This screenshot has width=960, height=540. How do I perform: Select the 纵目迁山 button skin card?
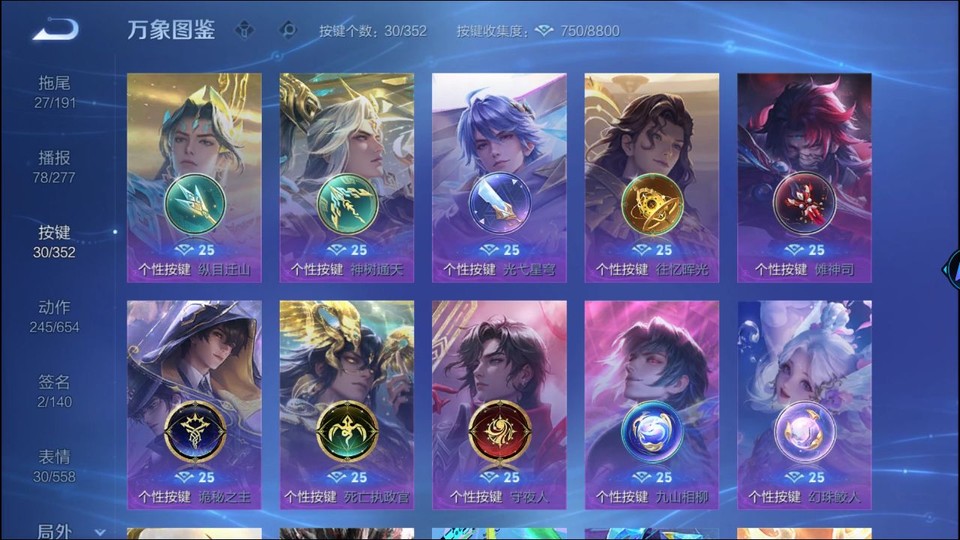point(194,177)
